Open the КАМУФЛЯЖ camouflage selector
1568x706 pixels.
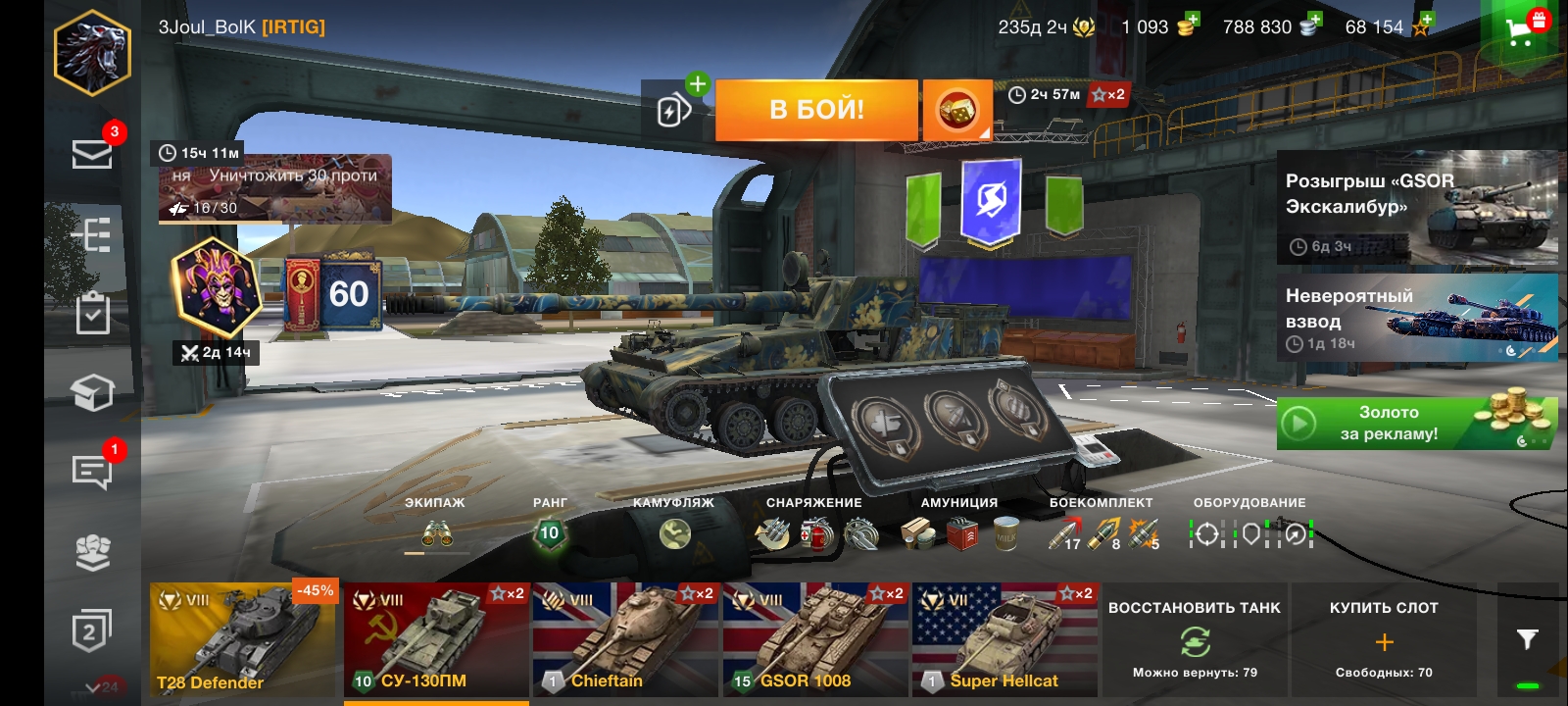[x=674, y=533]
